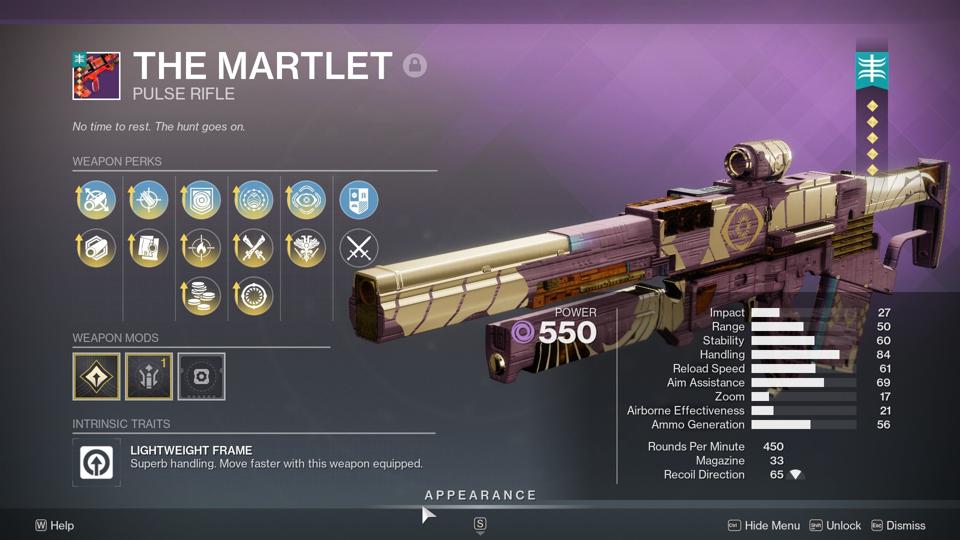
Task: Toggle the lock icon beside the weapon name
Action: 415,66
